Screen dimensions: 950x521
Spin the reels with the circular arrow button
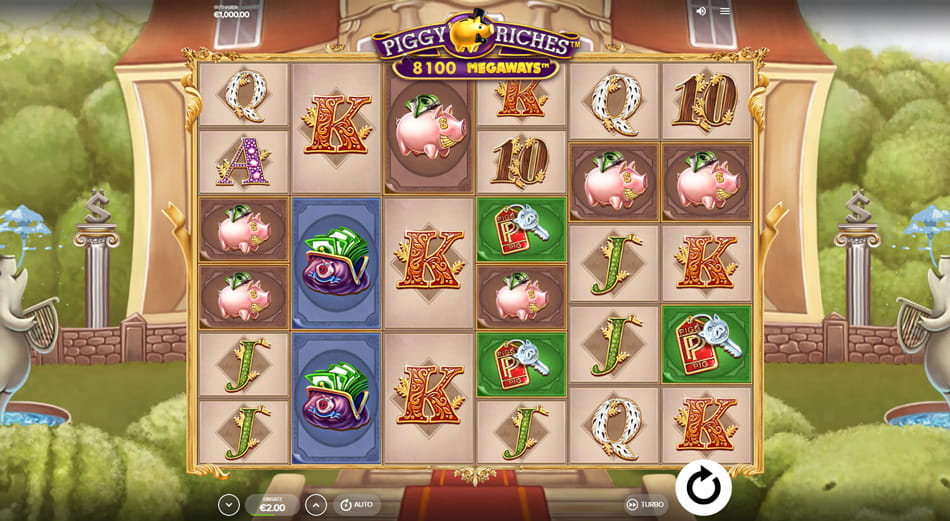[x=703, y=487]
